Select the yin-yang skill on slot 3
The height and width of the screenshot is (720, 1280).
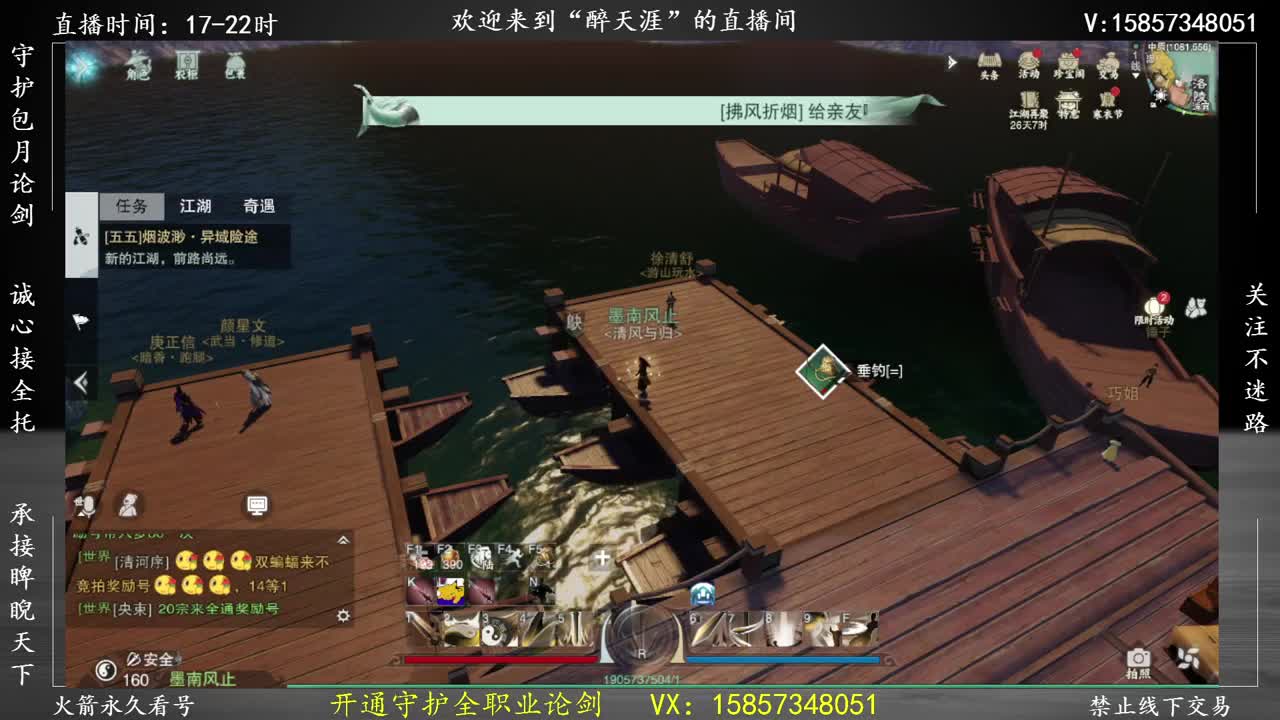(x=493, y=632)
